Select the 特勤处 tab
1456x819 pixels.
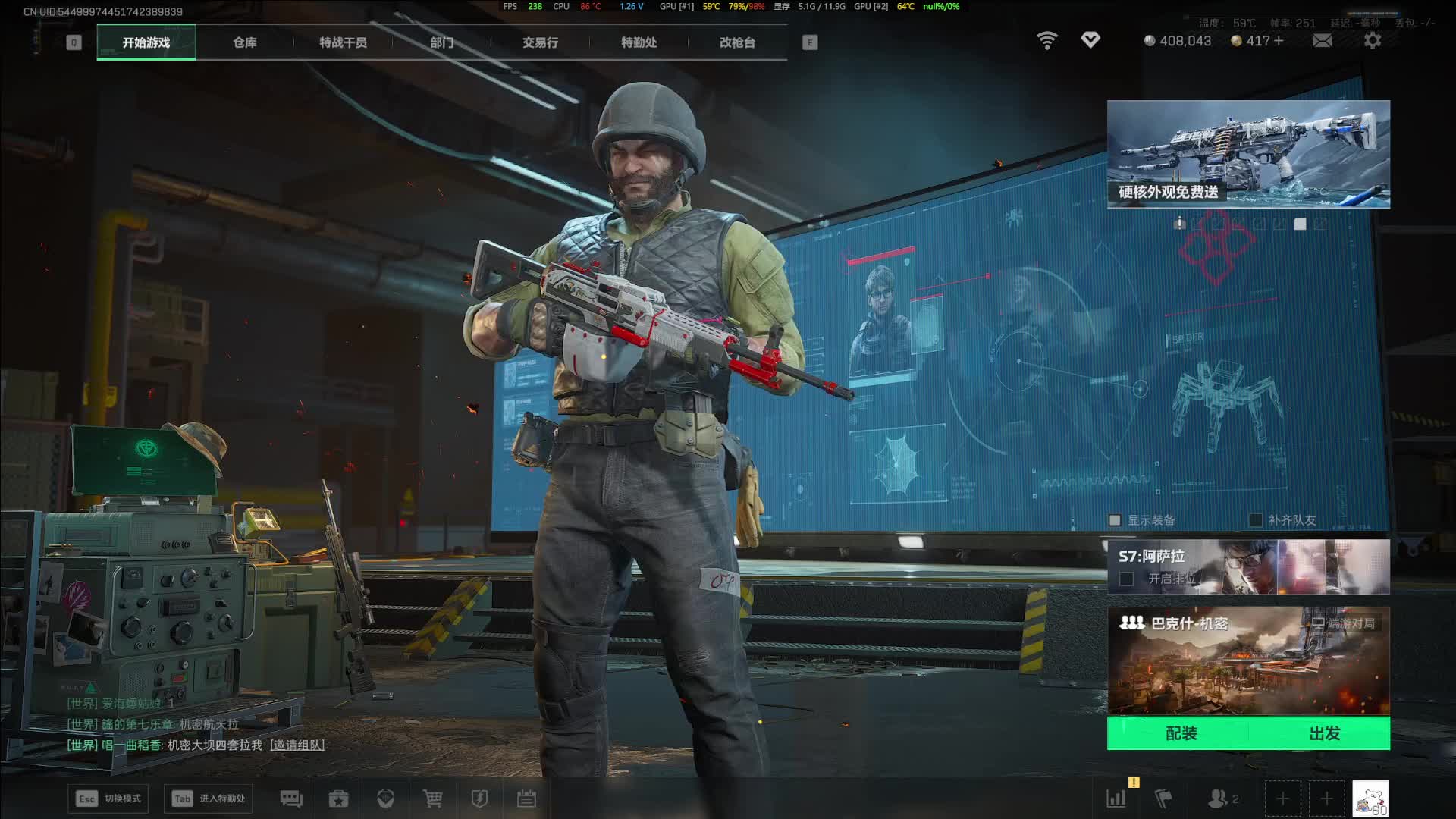coord(639,42)
